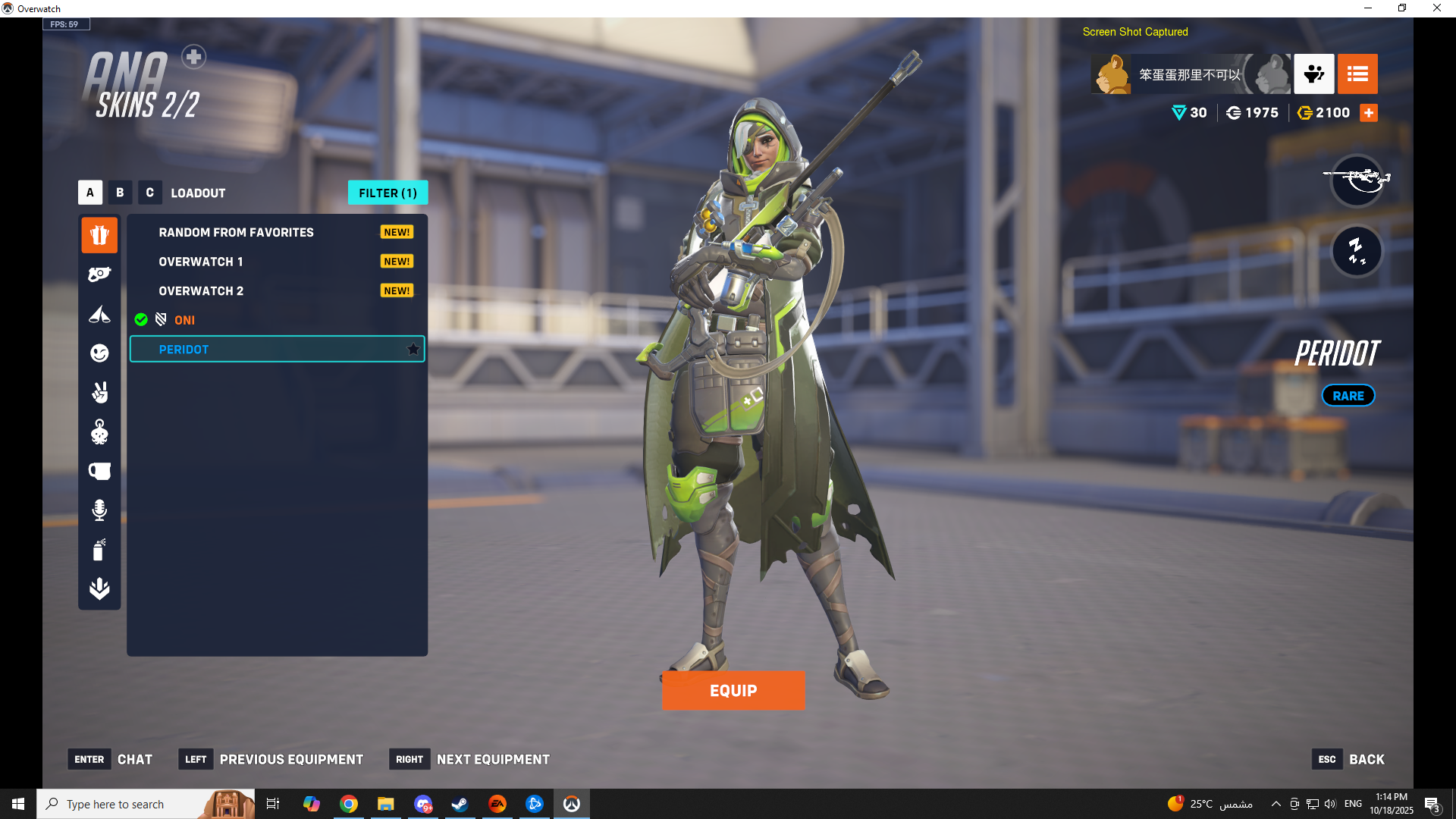Image resolution: width=1456 pixels, height=819 pixels.
Task: Open the social group button
Action: [x=1313, y=74]
